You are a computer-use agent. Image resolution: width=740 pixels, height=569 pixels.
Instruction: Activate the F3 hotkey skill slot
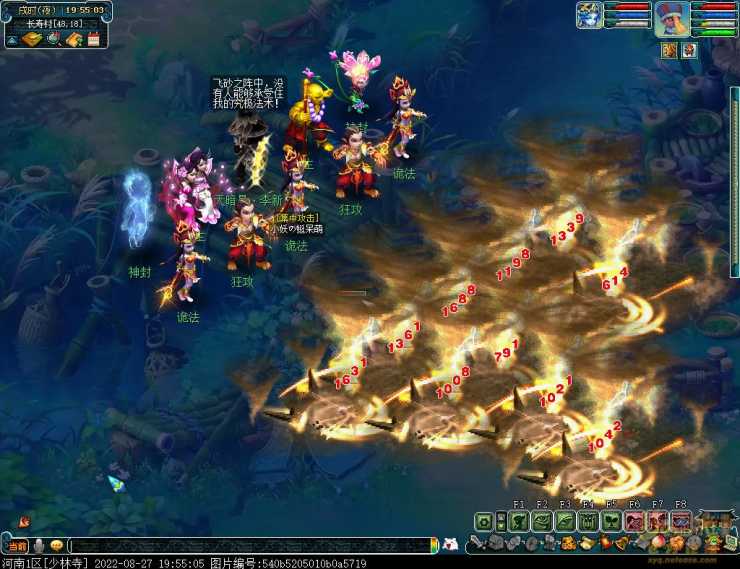pyautogui.click(x=564, y=521)
